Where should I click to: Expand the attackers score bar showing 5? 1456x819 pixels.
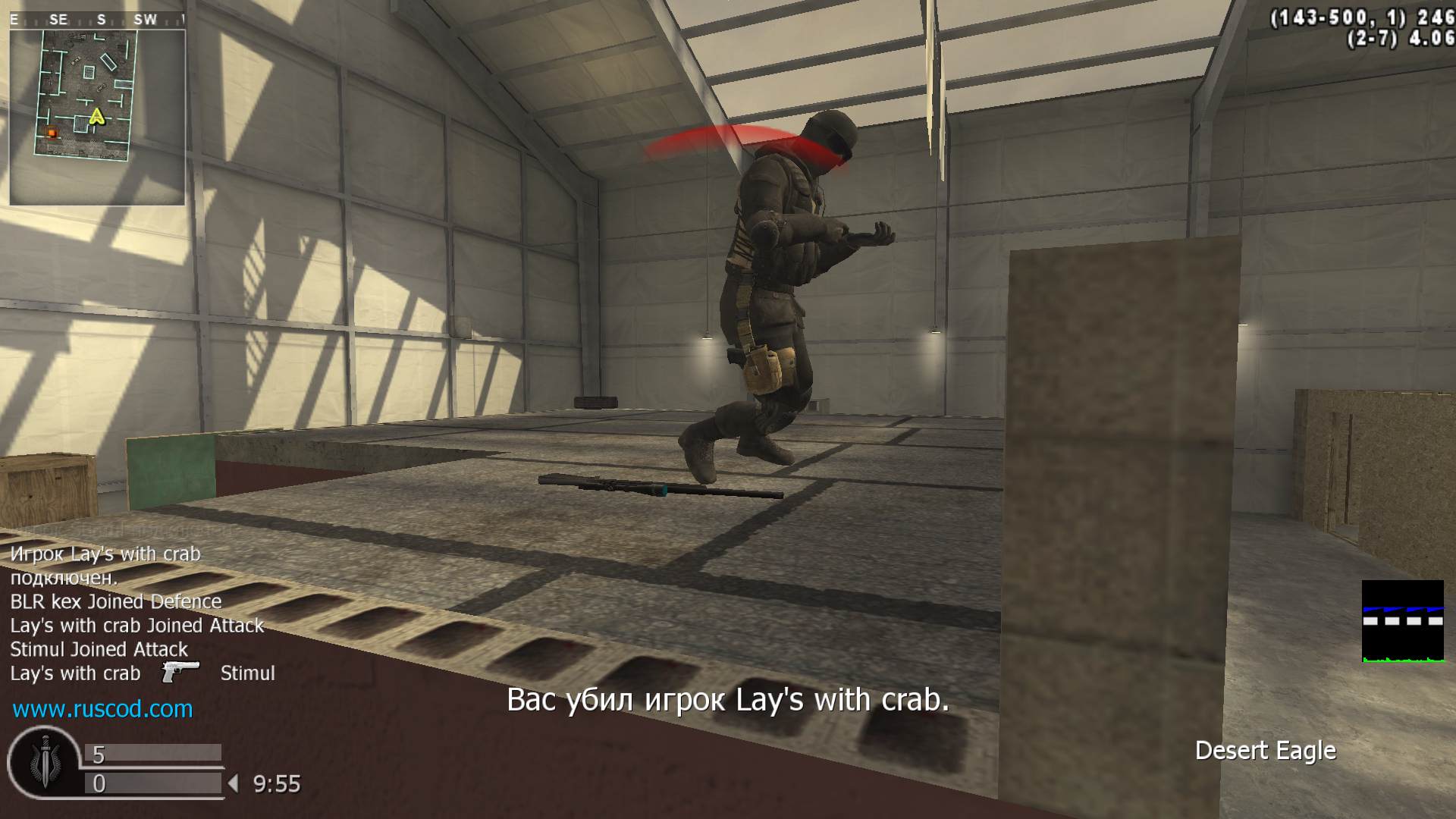(152, 755)
